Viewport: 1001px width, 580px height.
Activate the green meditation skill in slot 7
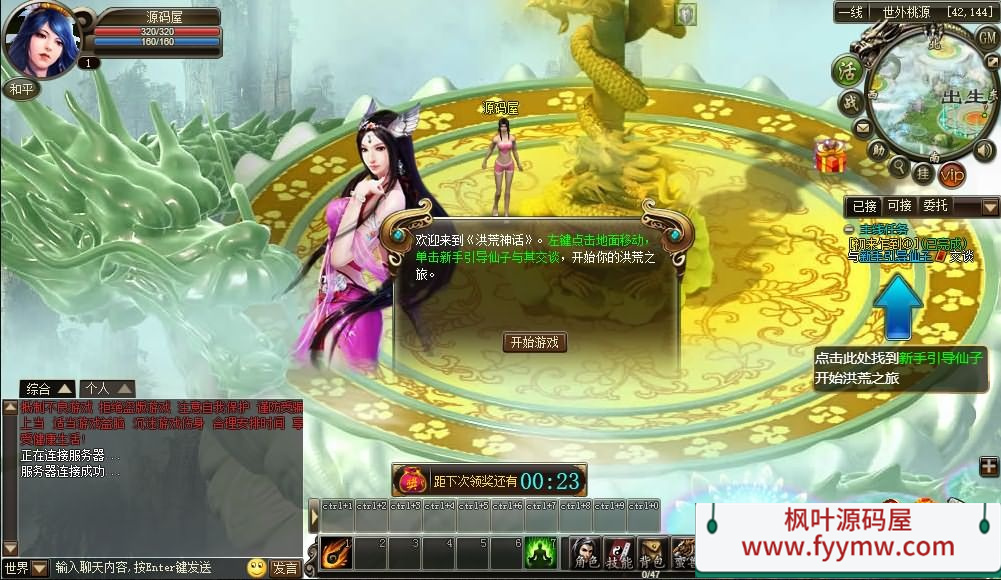tap(541, 552)
